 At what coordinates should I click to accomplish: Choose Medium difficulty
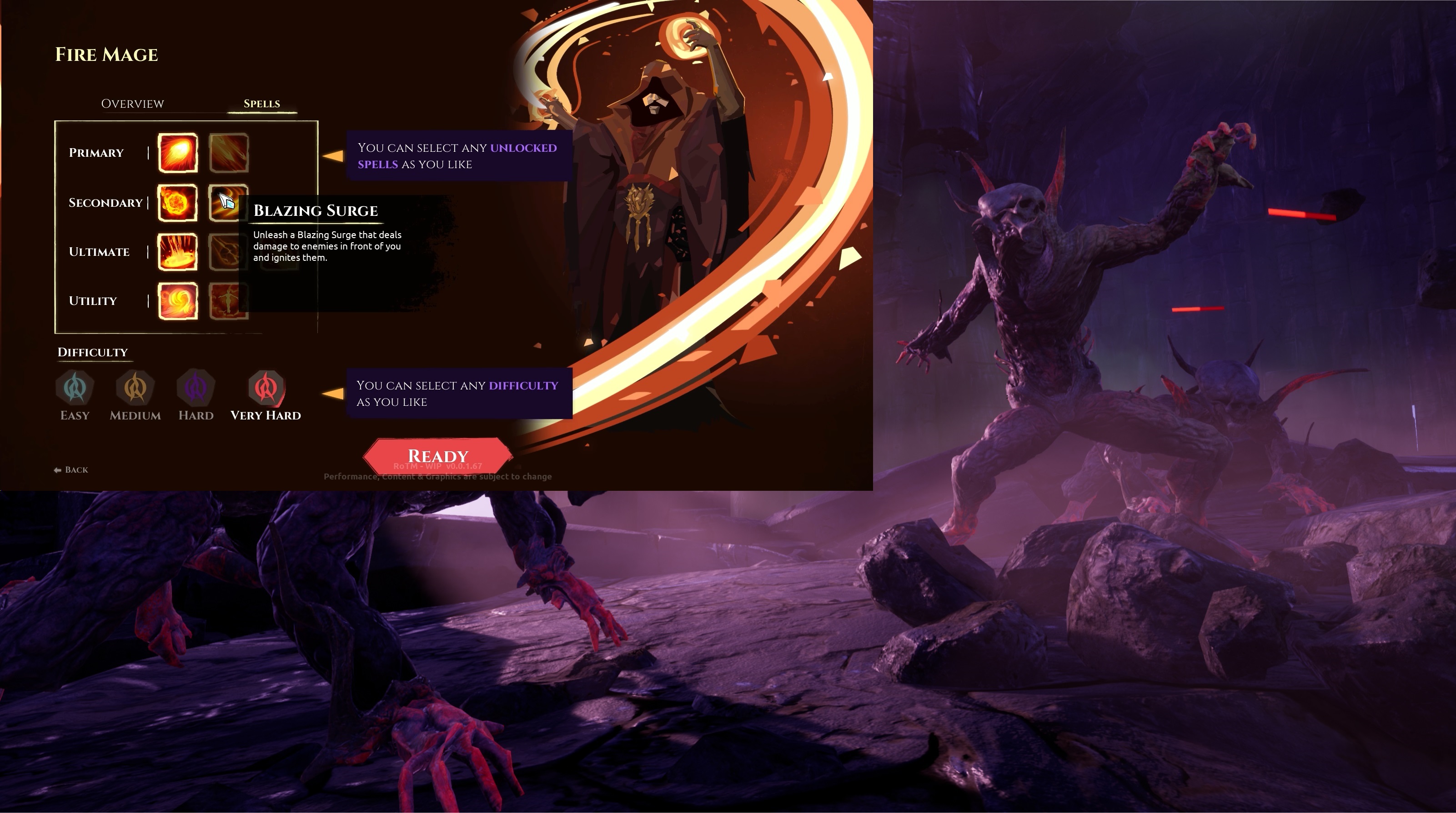(x=135, y=388)
